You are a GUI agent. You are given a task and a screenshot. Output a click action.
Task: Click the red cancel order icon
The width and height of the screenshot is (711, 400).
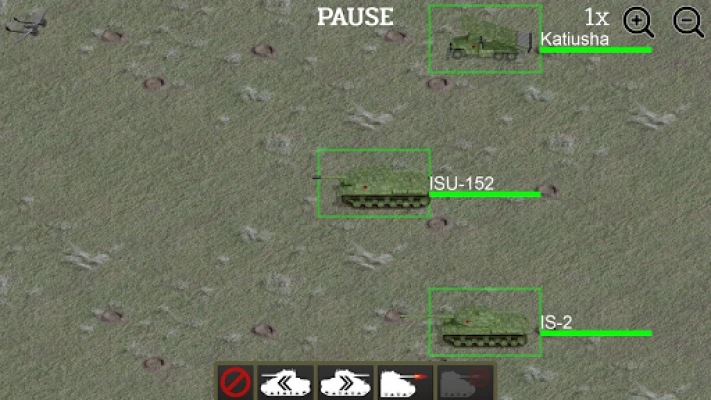pyautogui.click(x=234, y=382)
